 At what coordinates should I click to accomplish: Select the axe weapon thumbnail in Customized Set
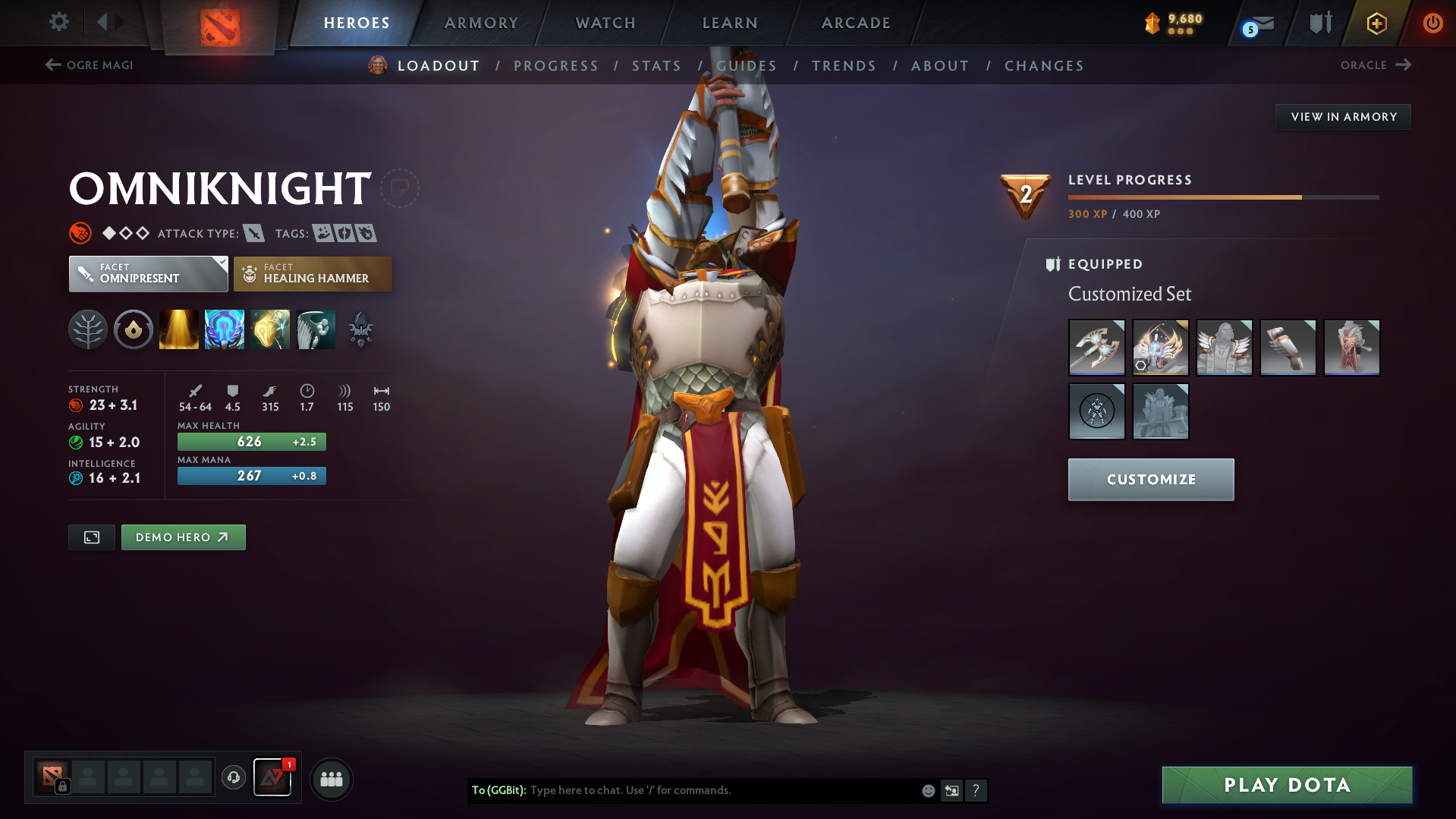[x=1096, y=347]
